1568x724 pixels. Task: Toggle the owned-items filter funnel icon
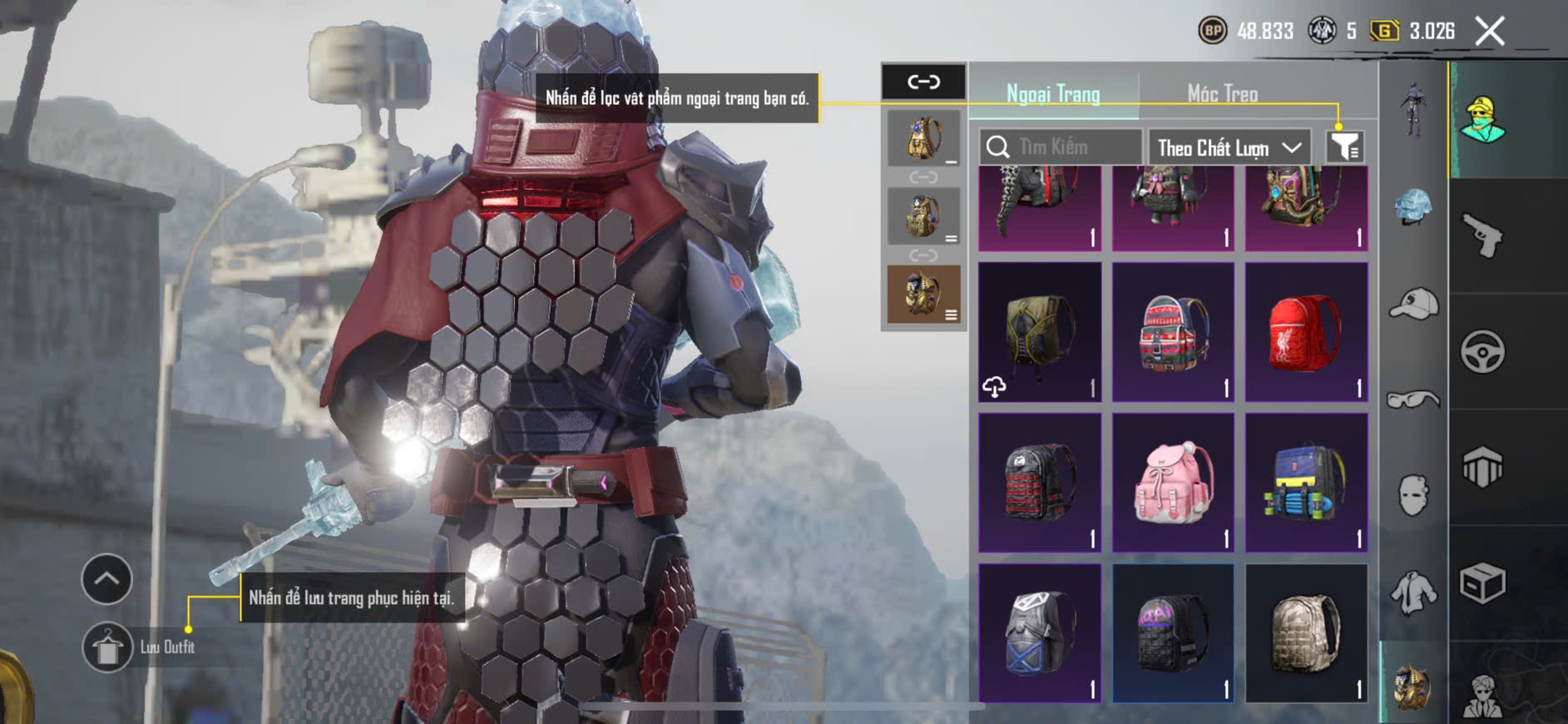(x=1344, y=147)
